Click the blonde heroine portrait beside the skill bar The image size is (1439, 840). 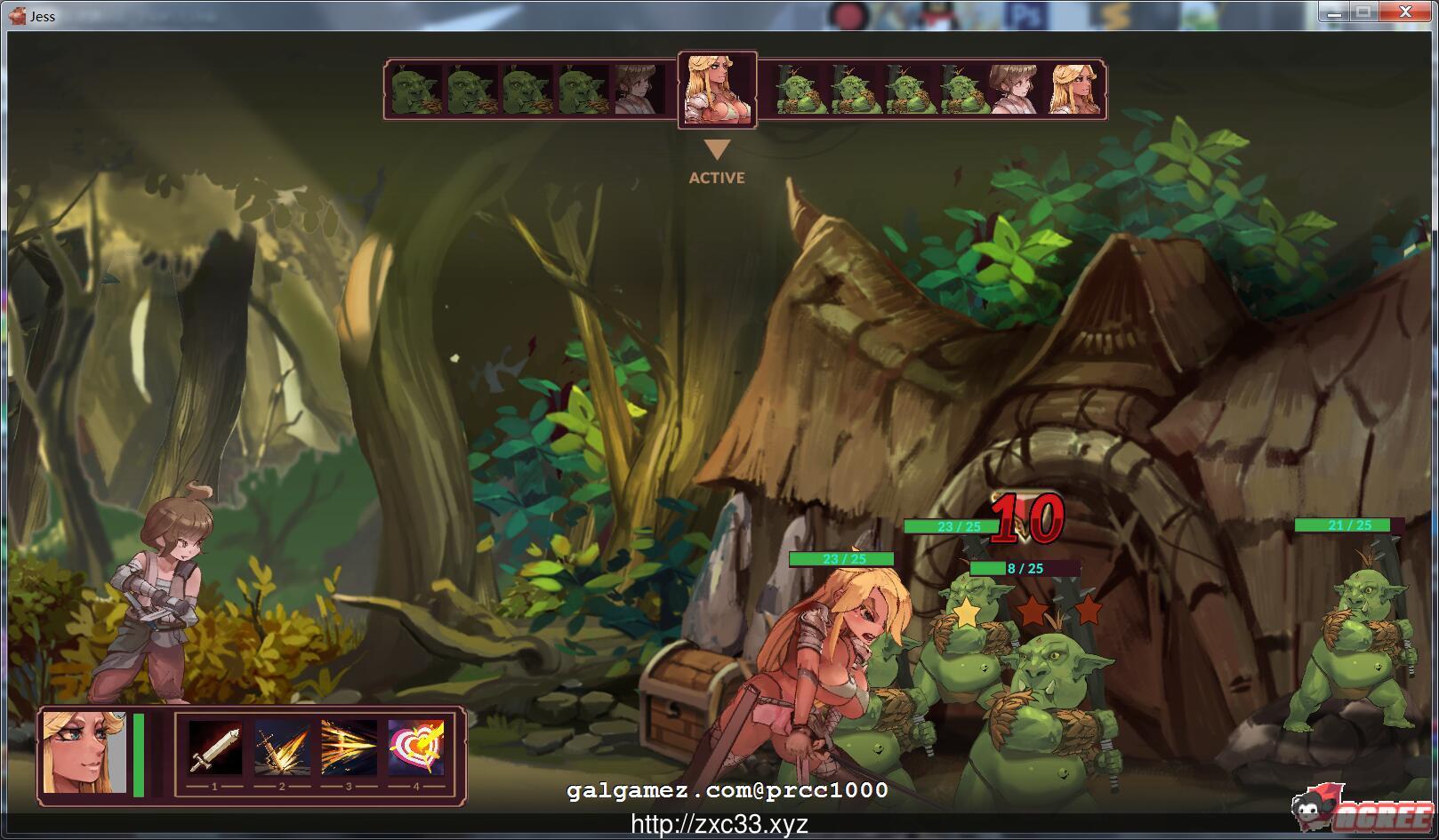(x=84, y=752)
